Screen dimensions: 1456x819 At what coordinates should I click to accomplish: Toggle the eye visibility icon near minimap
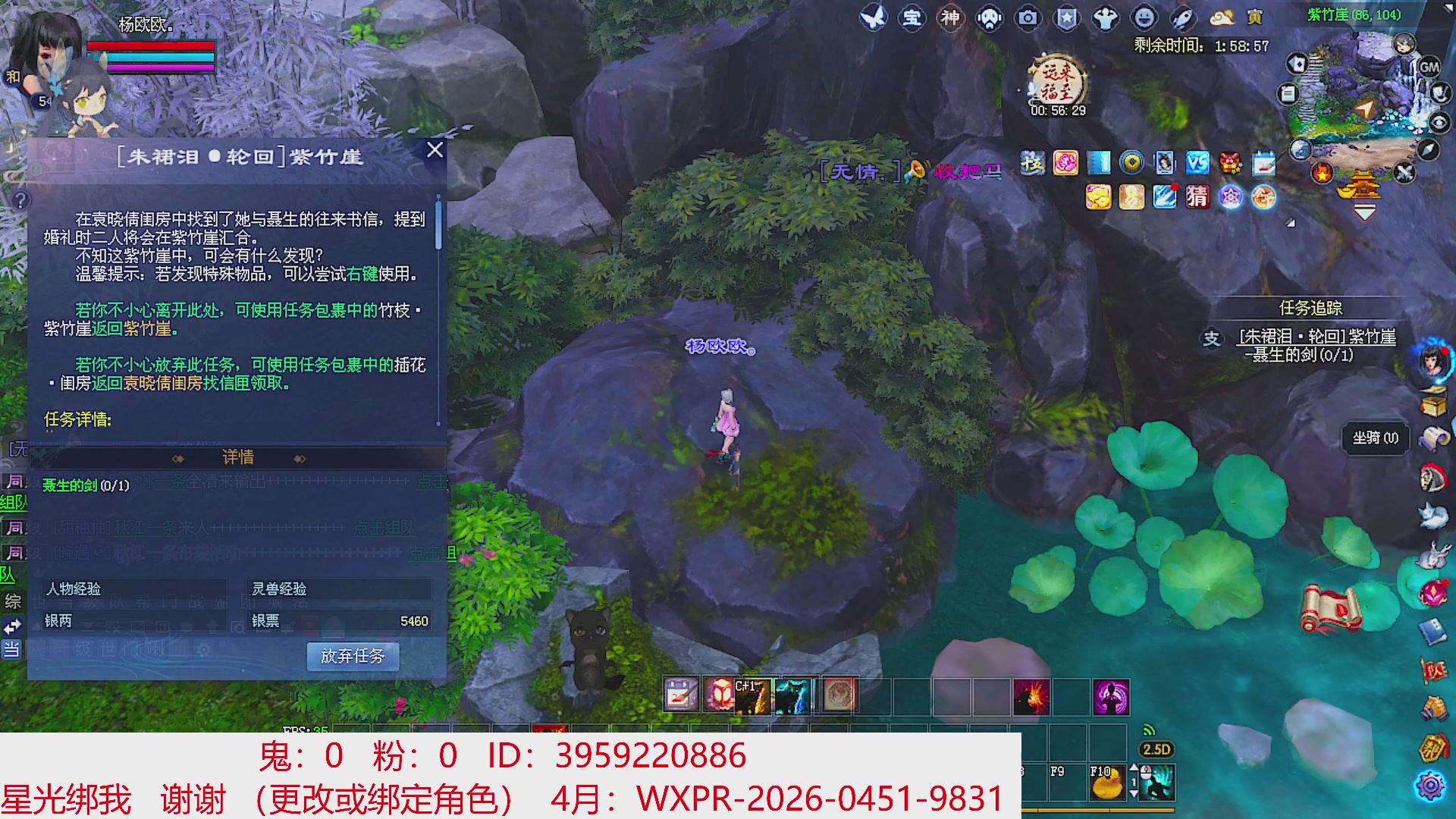[1440, 121]
